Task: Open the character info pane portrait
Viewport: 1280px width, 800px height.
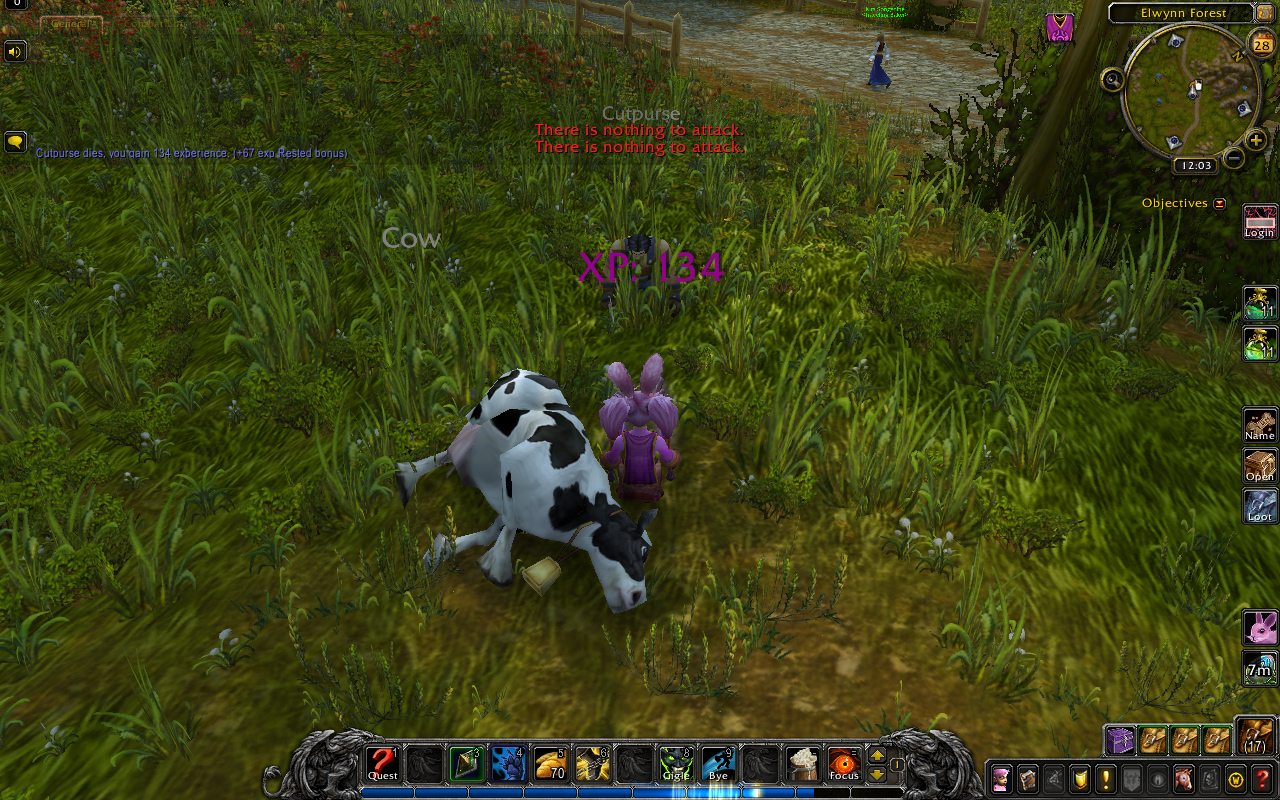Action: click(1001, 779)
